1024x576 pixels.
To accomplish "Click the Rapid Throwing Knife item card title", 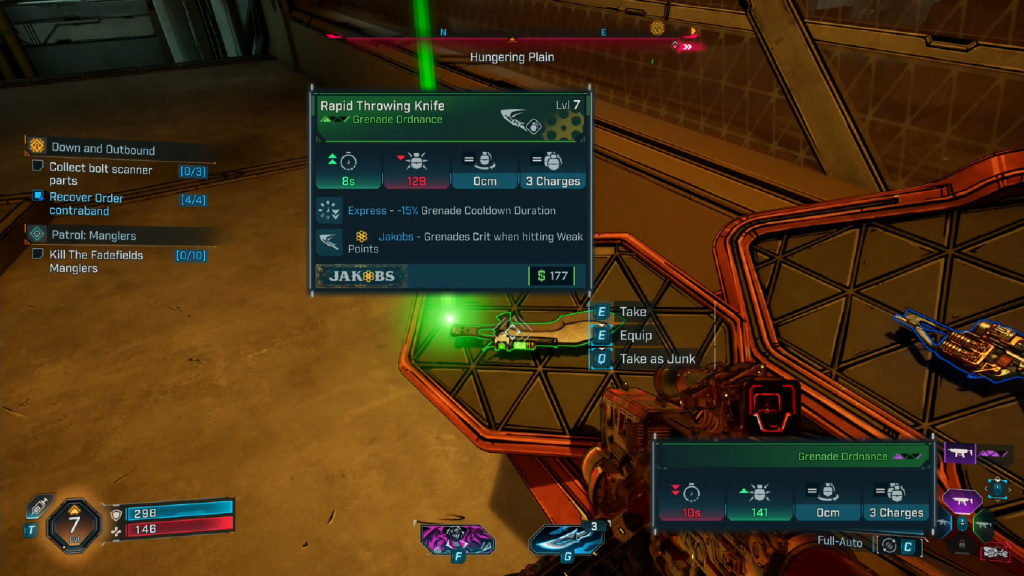I will pos(382,105).
